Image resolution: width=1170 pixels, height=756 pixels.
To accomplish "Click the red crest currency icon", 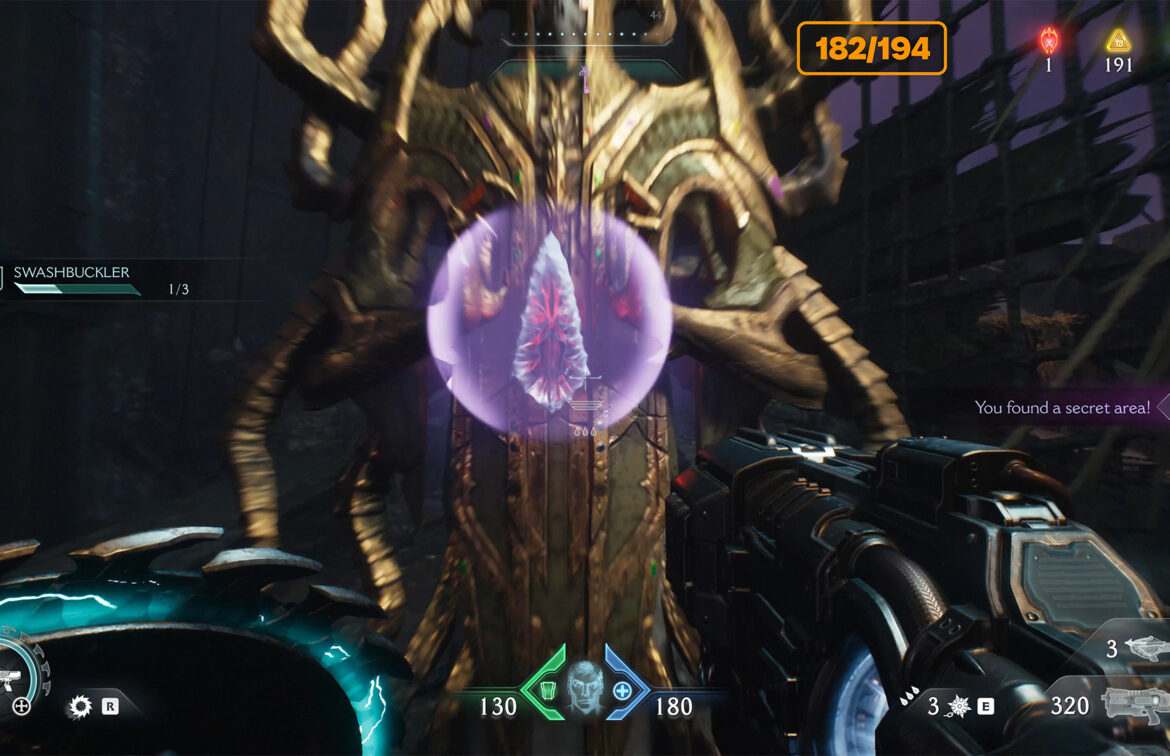I will (x=1049, y=41).
